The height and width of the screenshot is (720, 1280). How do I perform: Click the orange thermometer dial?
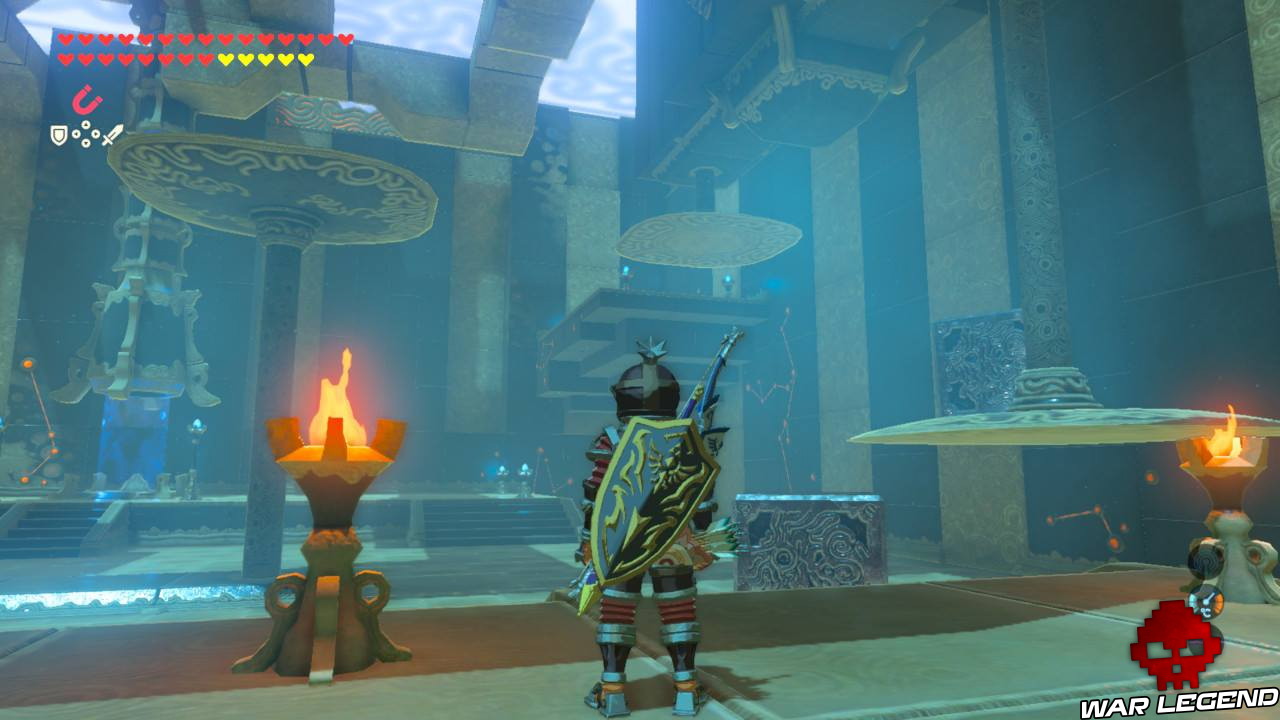tap(1206, 603)
